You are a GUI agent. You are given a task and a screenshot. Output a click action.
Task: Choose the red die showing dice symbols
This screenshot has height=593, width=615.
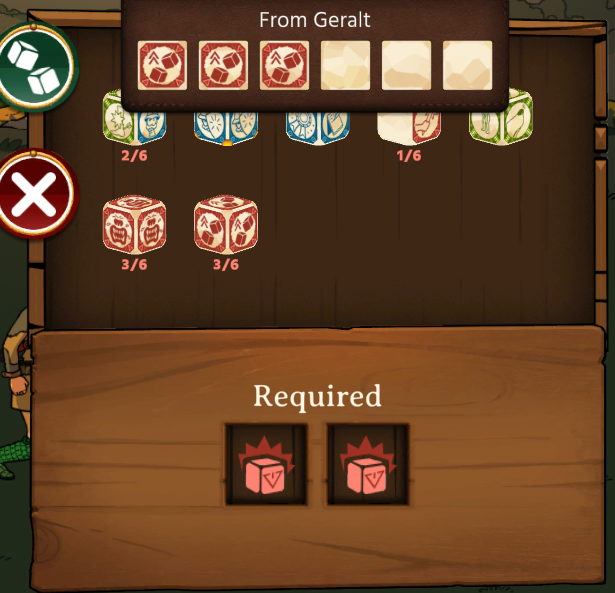(225, 225)
